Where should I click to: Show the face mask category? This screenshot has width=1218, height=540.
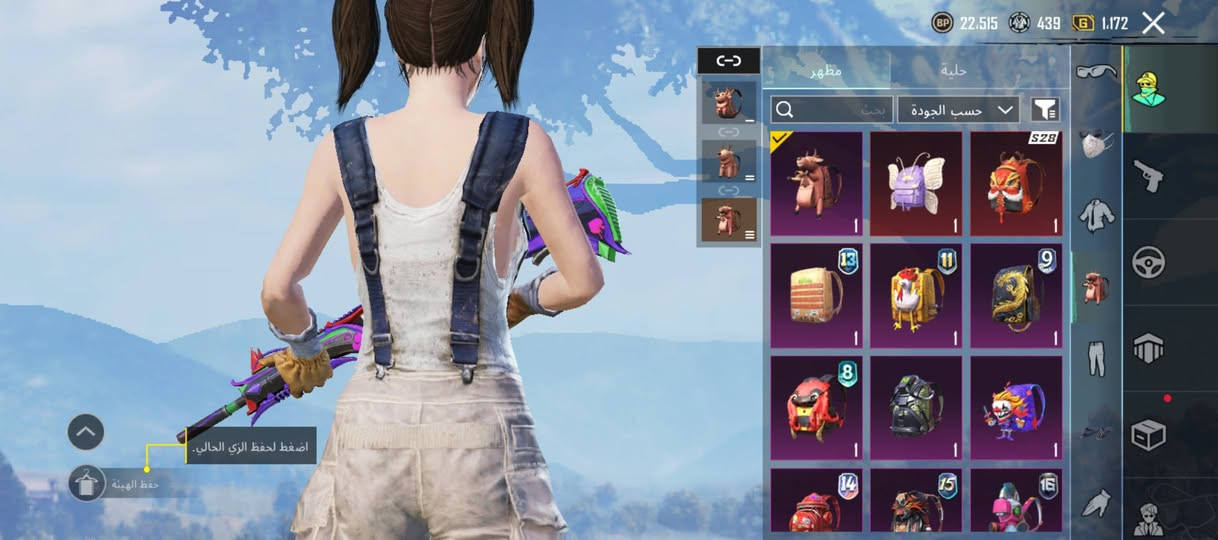pos(1097,143)
